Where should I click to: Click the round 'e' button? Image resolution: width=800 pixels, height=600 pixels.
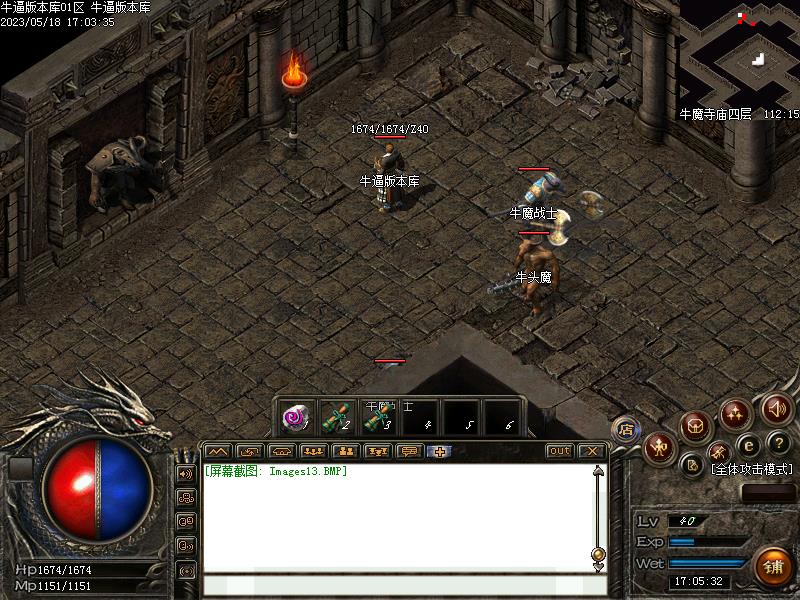pyautogui.click(x=748, y=446)
